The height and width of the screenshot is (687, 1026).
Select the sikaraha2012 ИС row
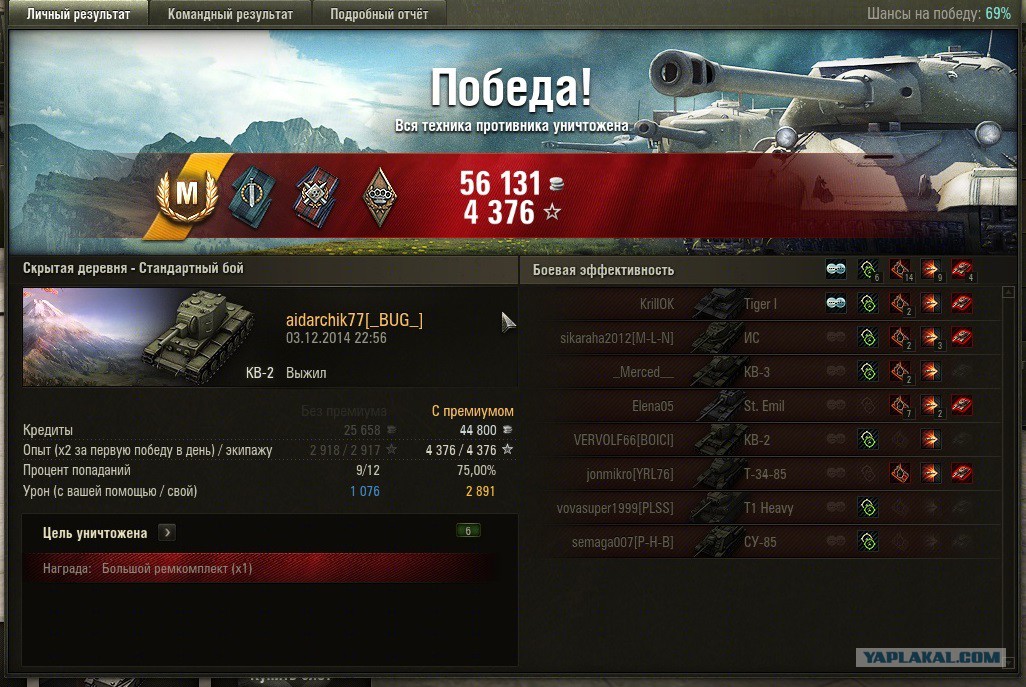click(760, 338)
